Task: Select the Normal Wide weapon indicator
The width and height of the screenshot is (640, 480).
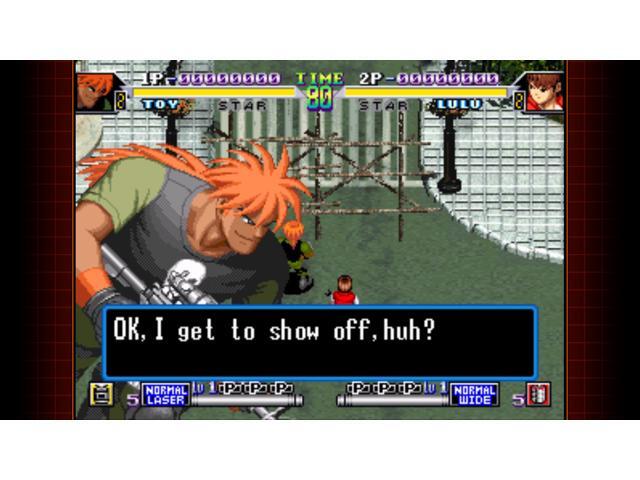Action: (474, 394)
